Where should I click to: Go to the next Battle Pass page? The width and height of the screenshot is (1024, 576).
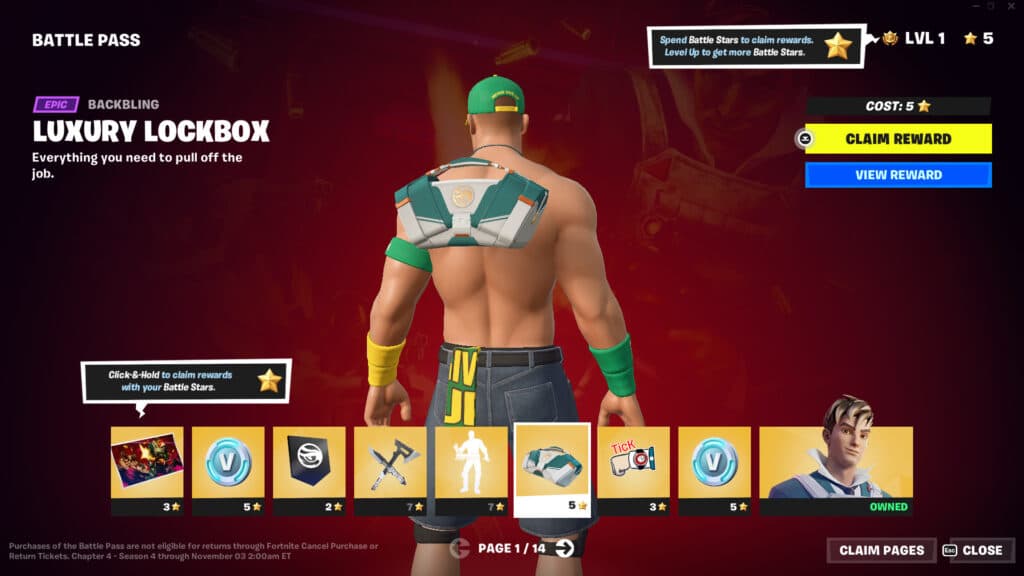point(565,547)
